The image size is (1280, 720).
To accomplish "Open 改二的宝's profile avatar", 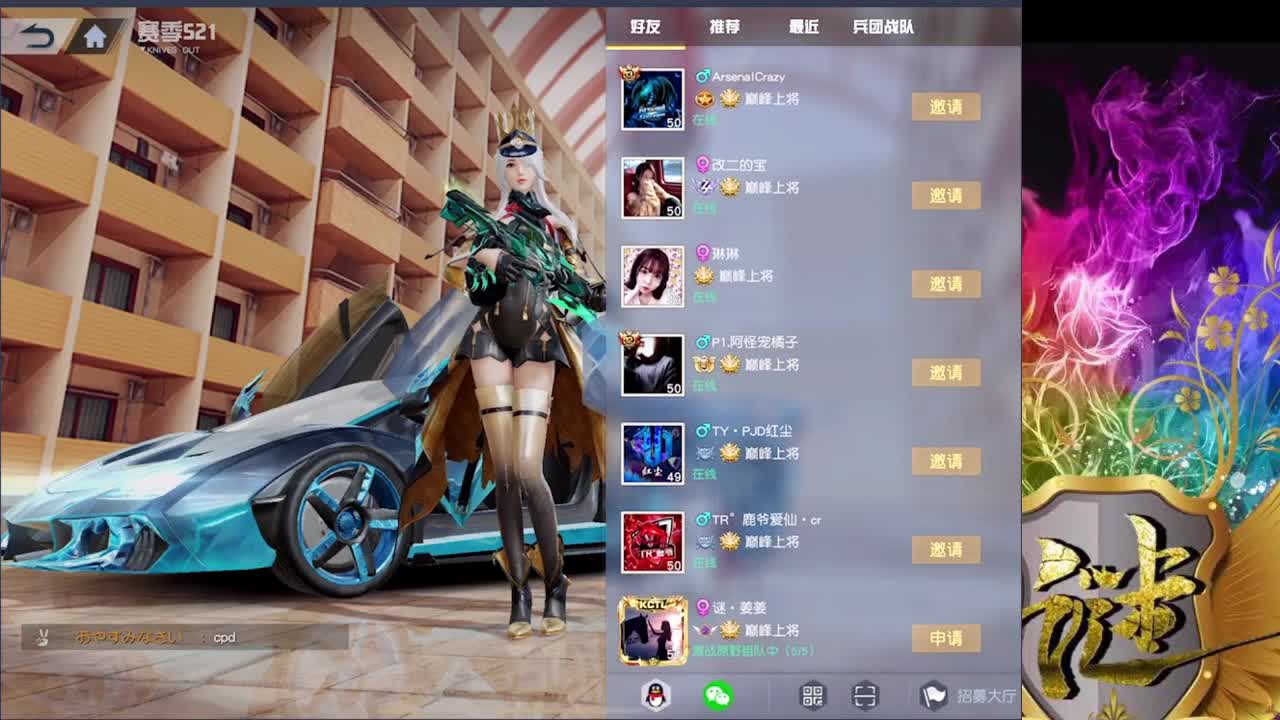I will coord(652,188).
